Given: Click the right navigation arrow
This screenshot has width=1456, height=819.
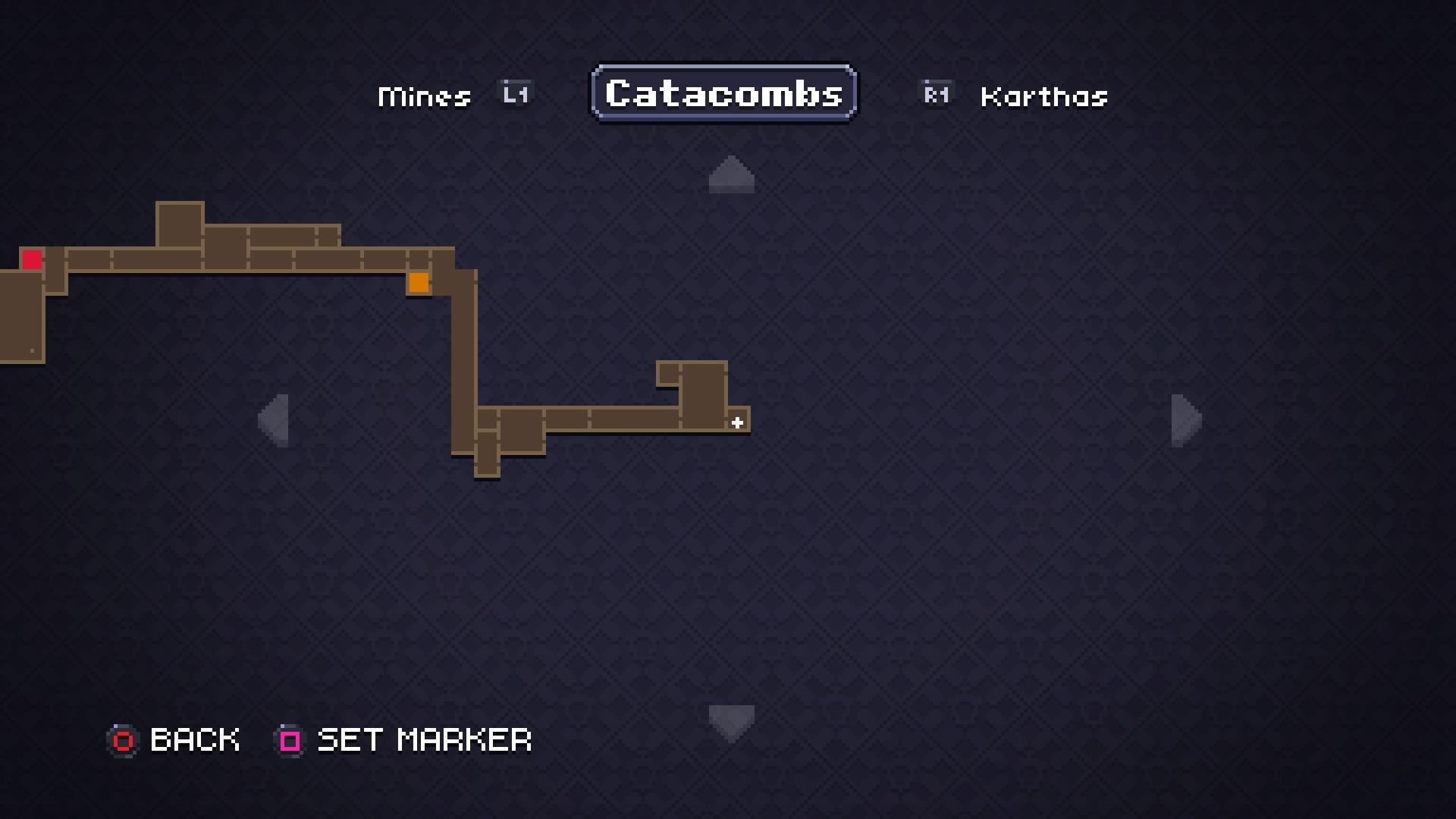Looking at the screenshot, I should point(1183,421).
